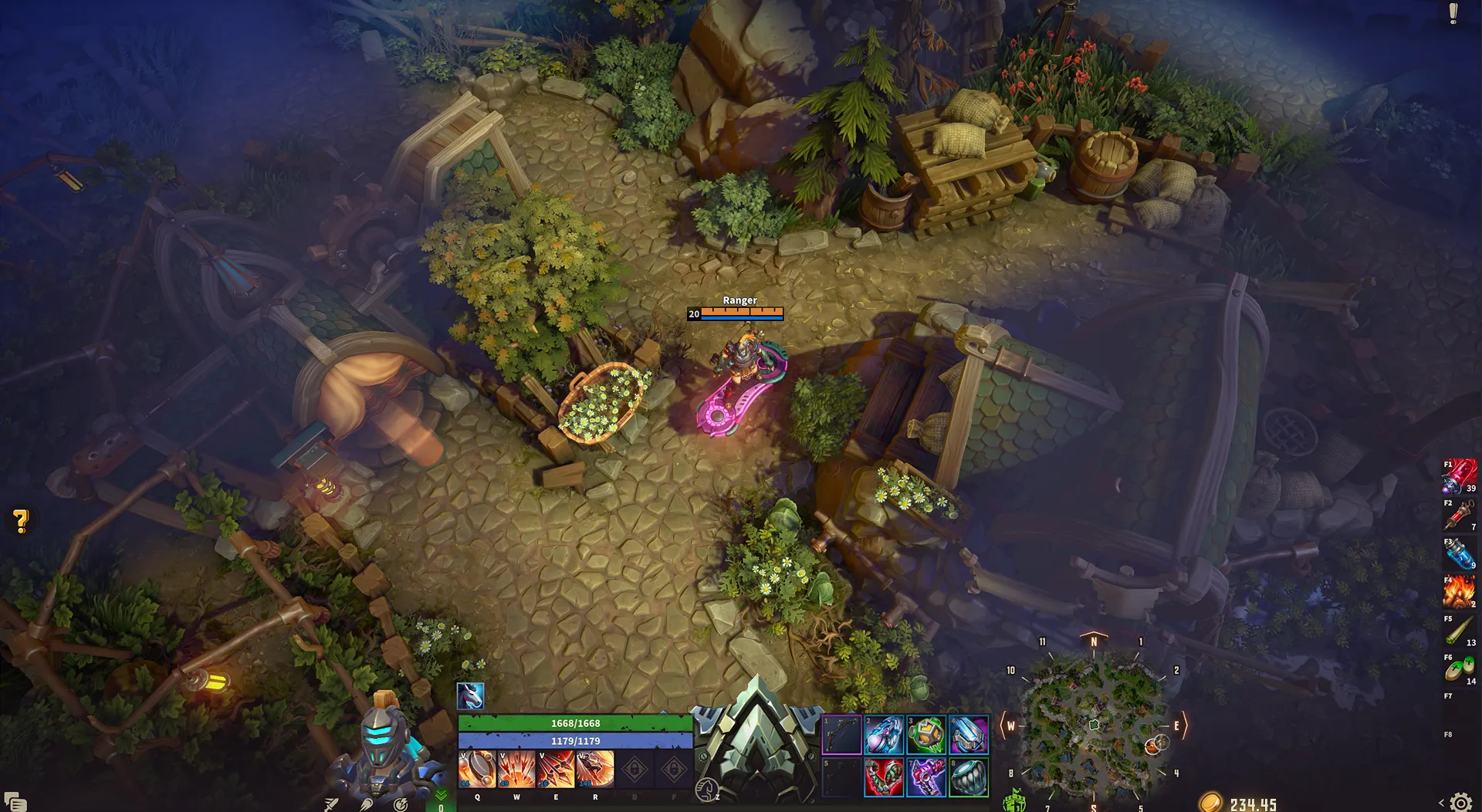Screen dimensions: 1482x812
Task: Use the F2 red syringe consumable
Action: [x=1460, y=515]
